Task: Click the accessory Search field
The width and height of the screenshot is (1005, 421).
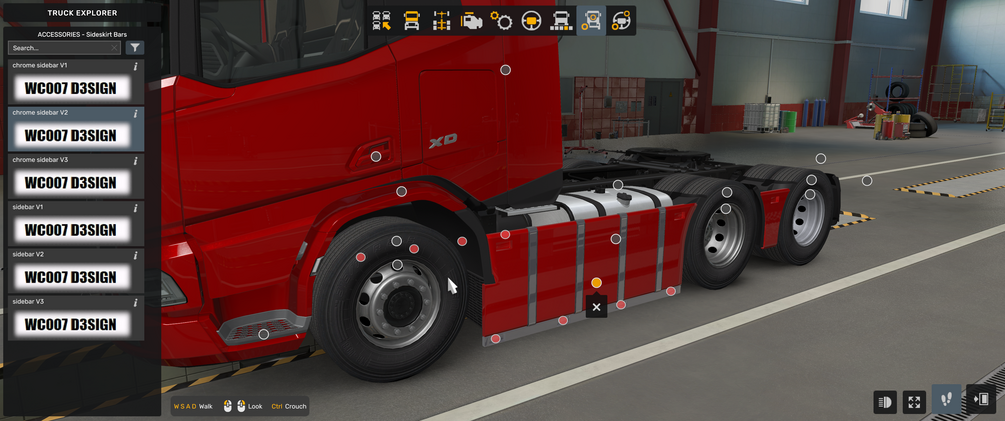Action: point(58,47)
